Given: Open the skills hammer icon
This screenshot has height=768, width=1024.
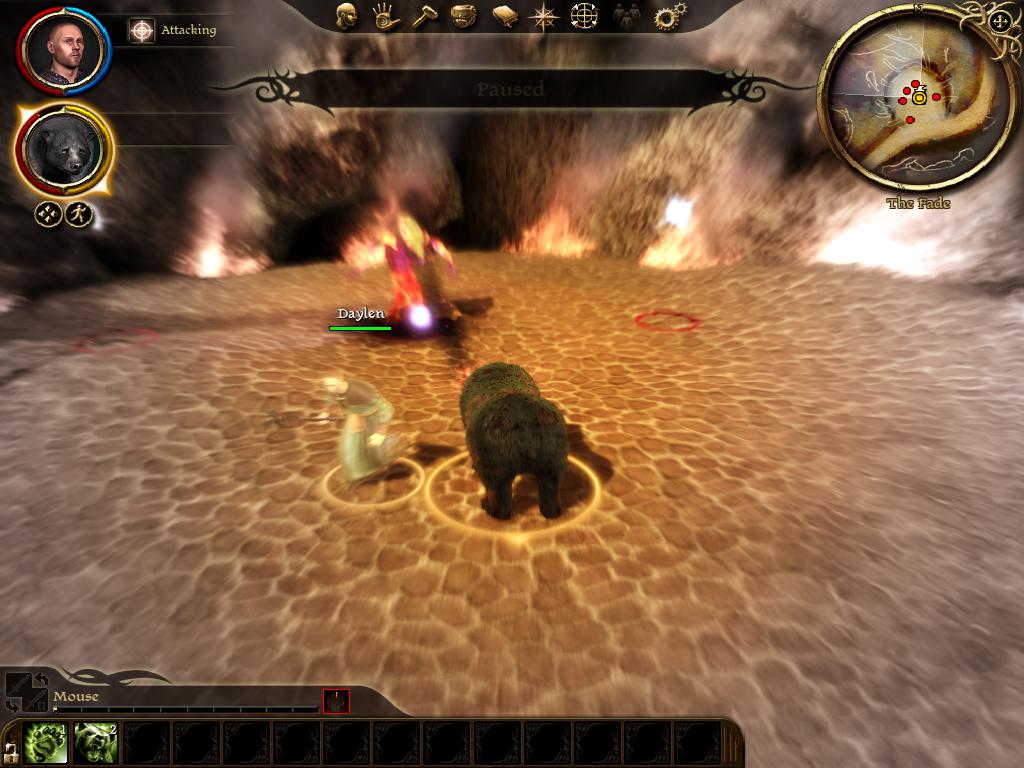Looking at the screenshot, I should point(424,16).
